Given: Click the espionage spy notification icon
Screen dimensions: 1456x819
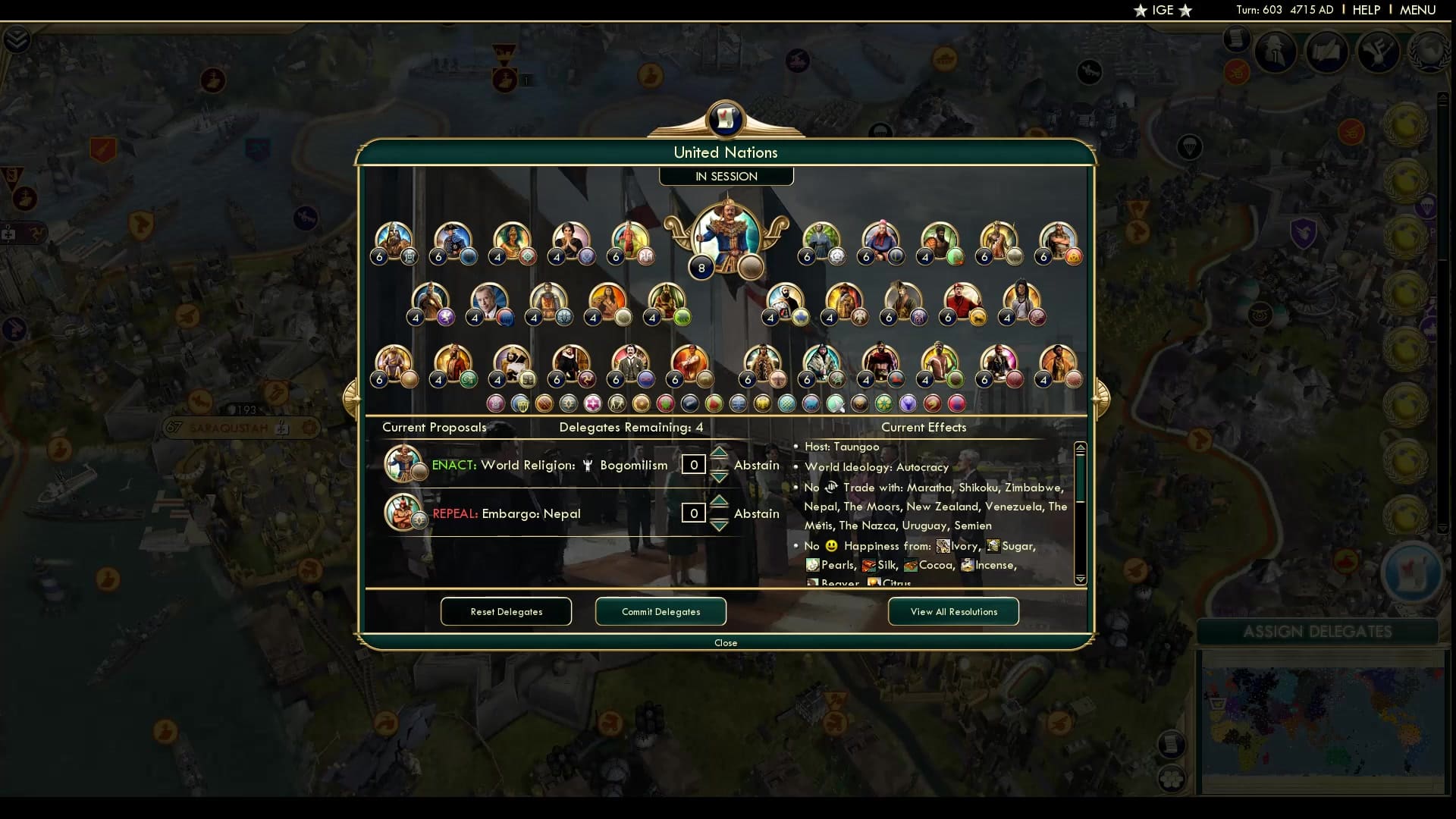Looking at the screenshot, I should click(1274, 52).
